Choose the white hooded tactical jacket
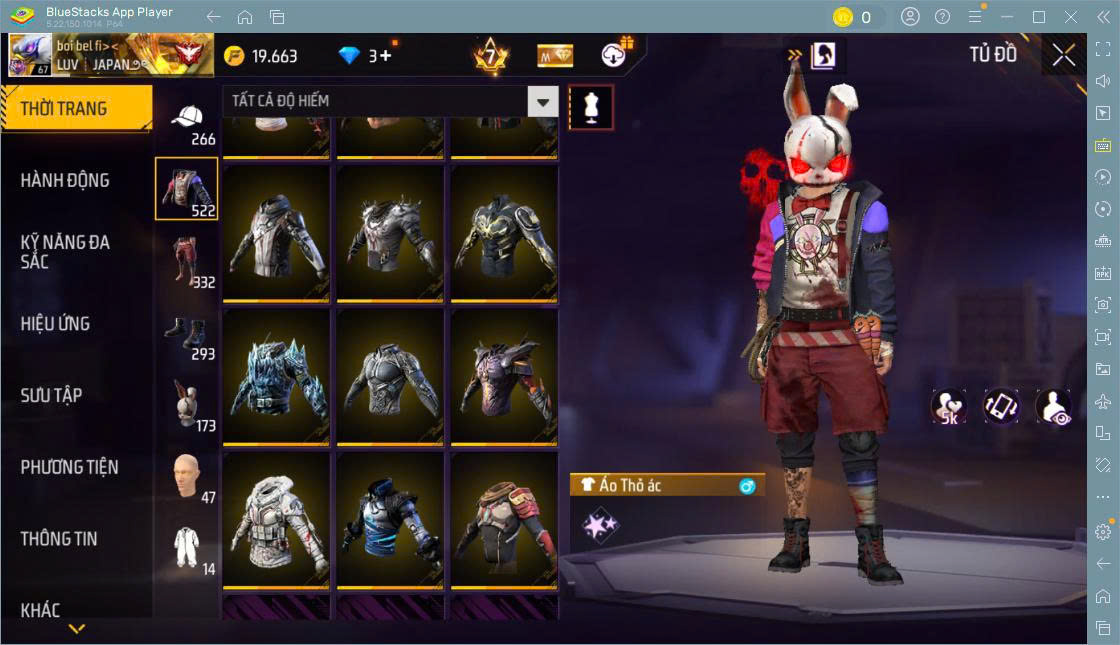The image size is (1120, 645). [276, 520]
